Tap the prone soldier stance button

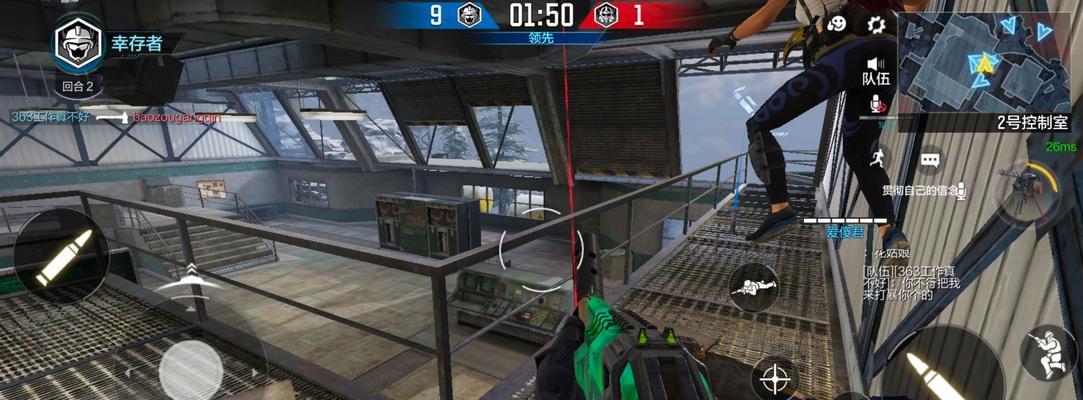[x=754, y=288]
